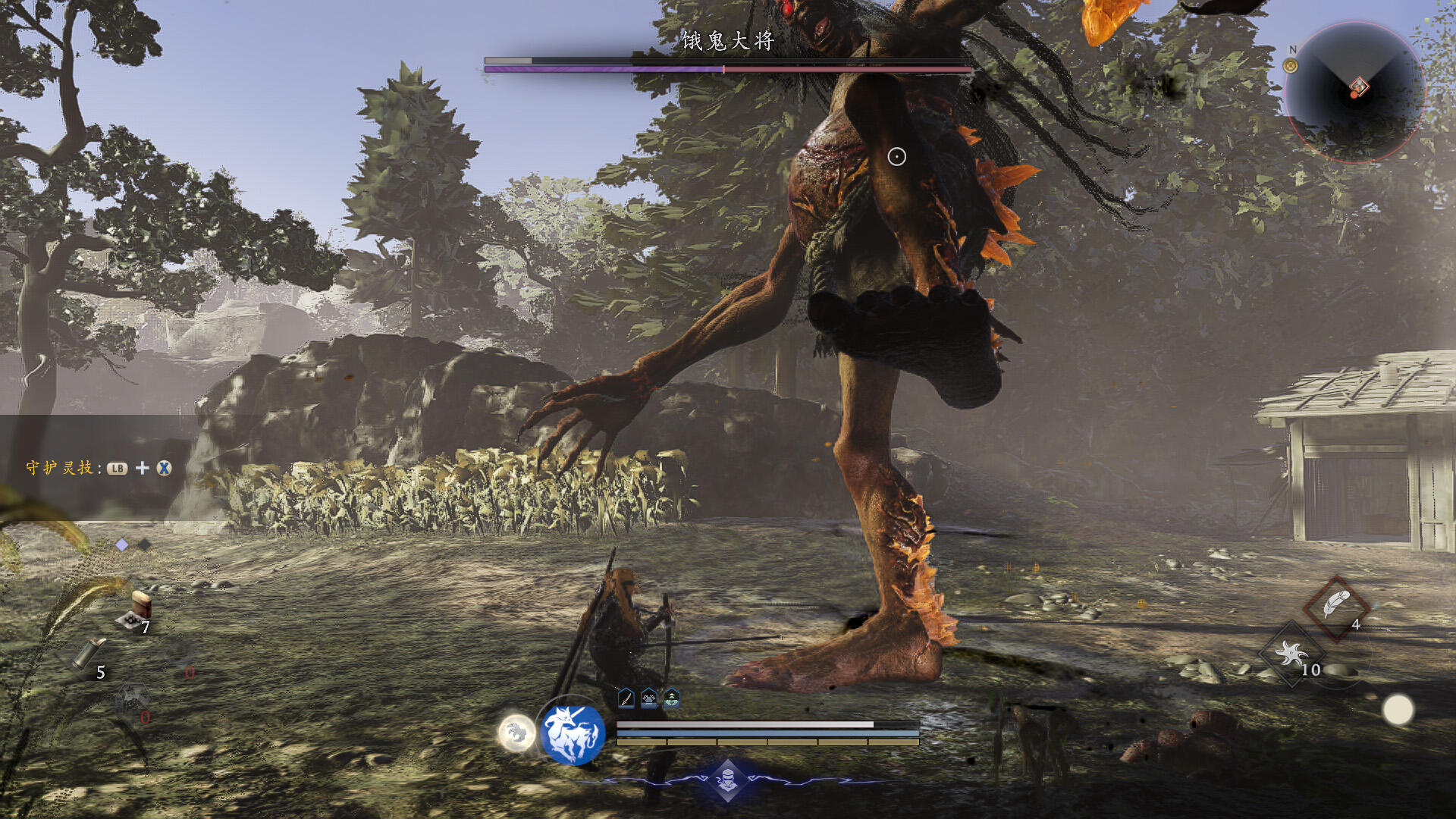The width and height of the screenshot is (1456, 819).
Task: Click the quest marker on the minimap
Action: pyautogui.click(x=1358, y=88)
